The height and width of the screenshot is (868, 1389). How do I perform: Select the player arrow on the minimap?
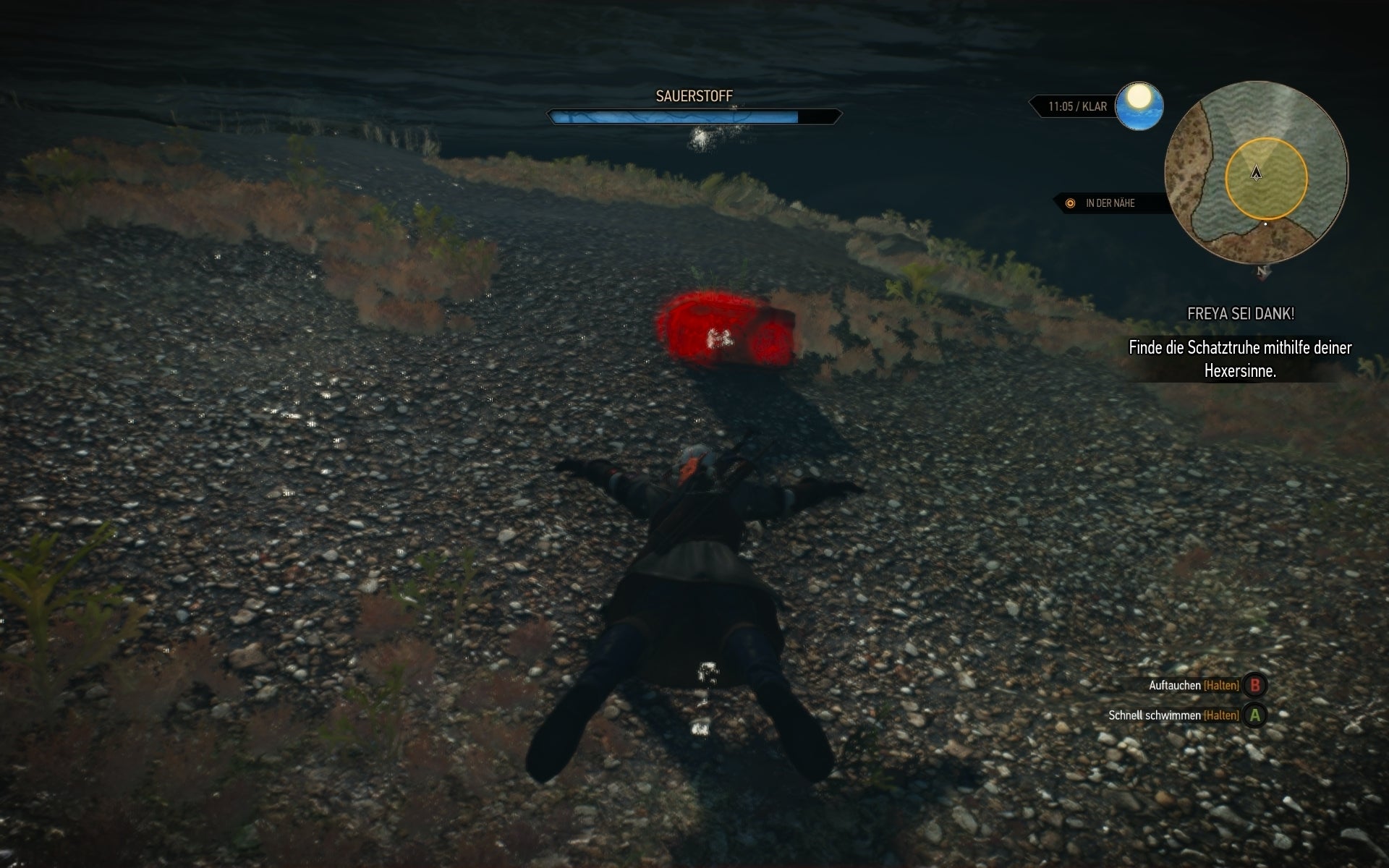coord(1255,174)
